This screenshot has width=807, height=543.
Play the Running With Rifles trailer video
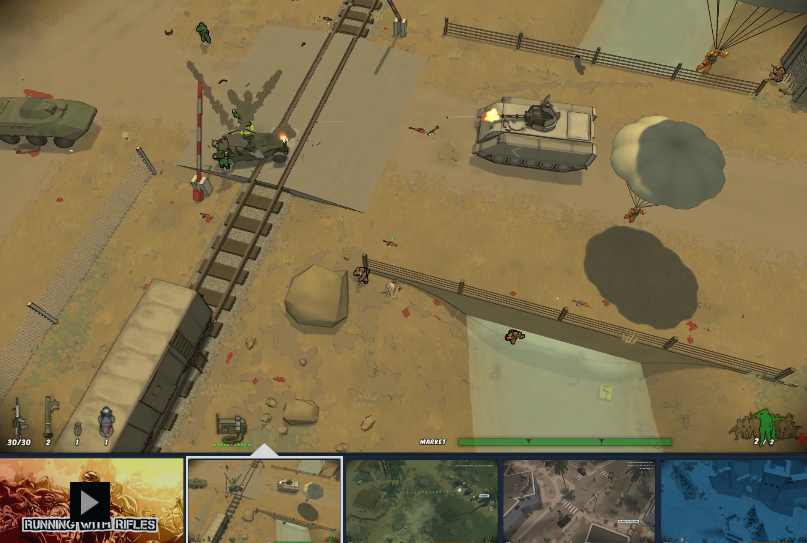coord(90,500)
